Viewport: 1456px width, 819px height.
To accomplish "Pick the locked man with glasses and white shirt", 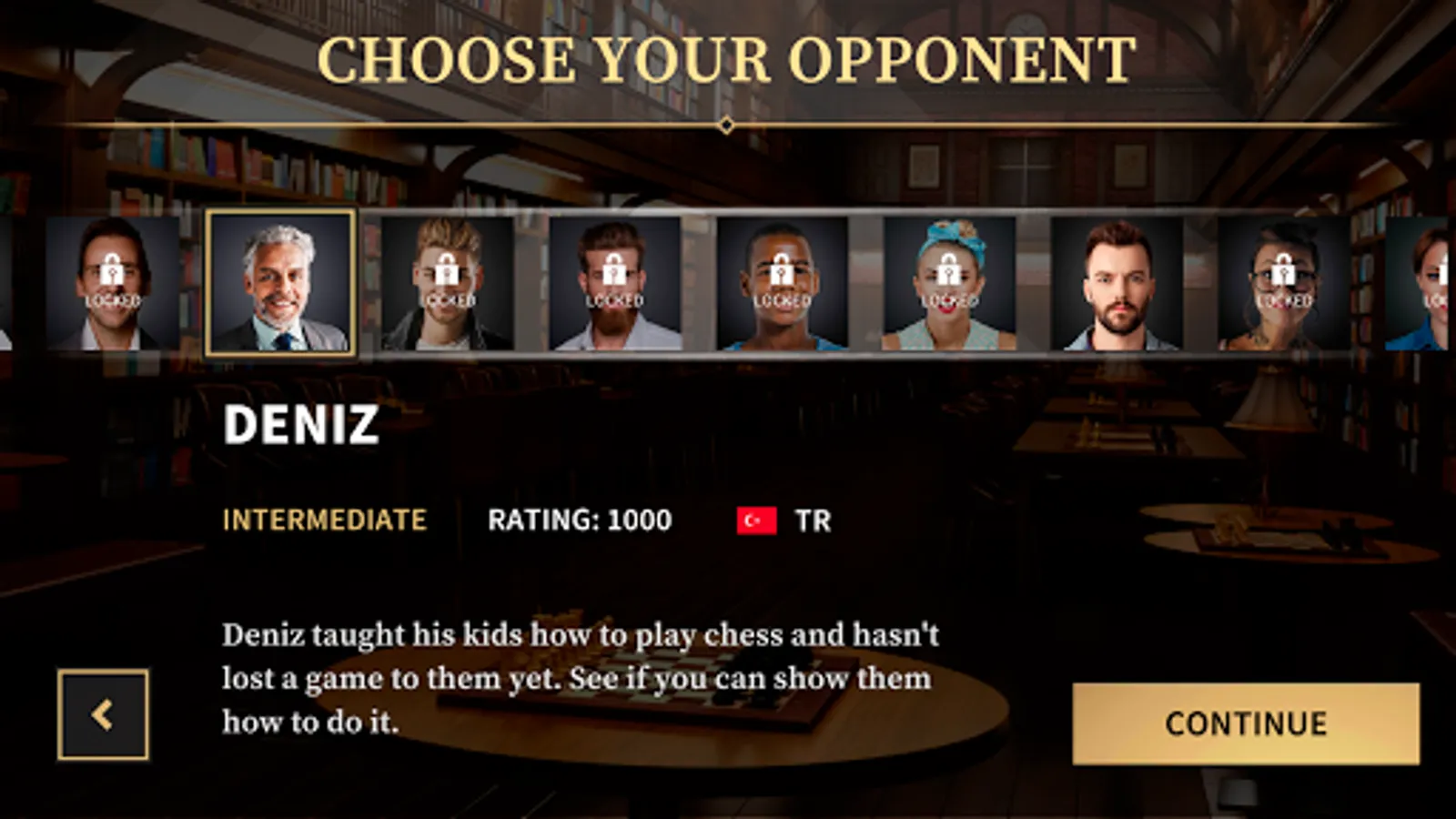I will pos(113,283).
